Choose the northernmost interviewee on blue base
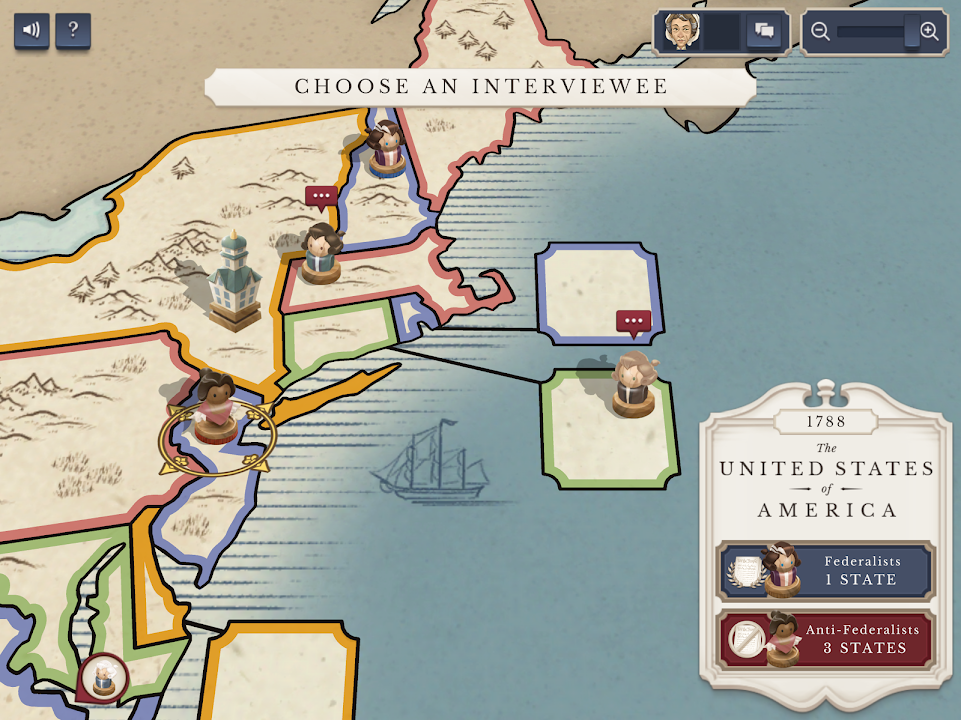Screen dimensions: 961x720 (x=384, y=148)
